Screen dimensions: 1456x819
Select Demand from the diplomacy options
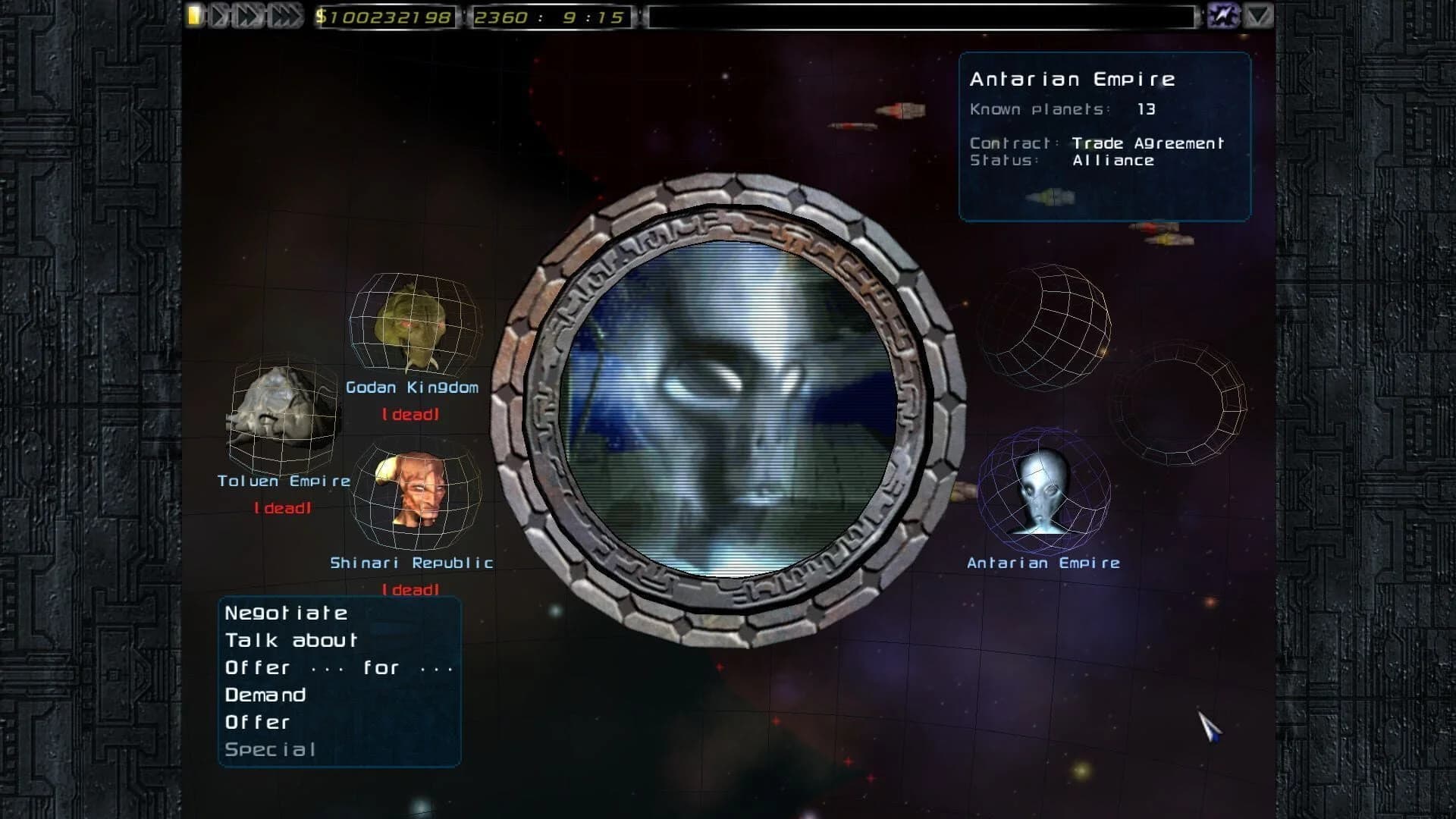pyautogui.click(x=264, y=695)
